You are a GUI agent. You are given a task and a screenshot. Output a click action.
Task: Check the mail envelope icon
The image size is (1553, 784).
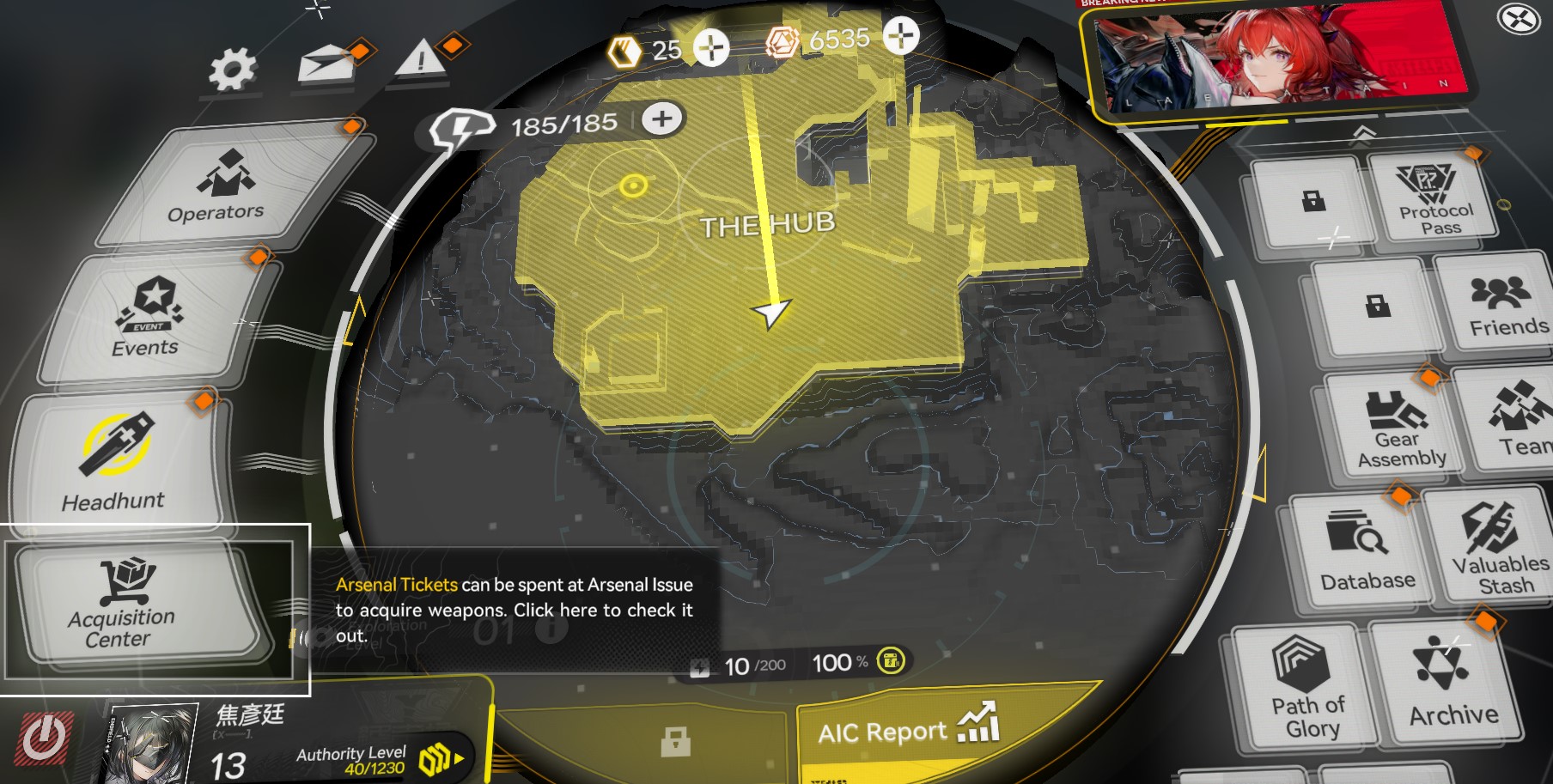[x=326, y=65]
